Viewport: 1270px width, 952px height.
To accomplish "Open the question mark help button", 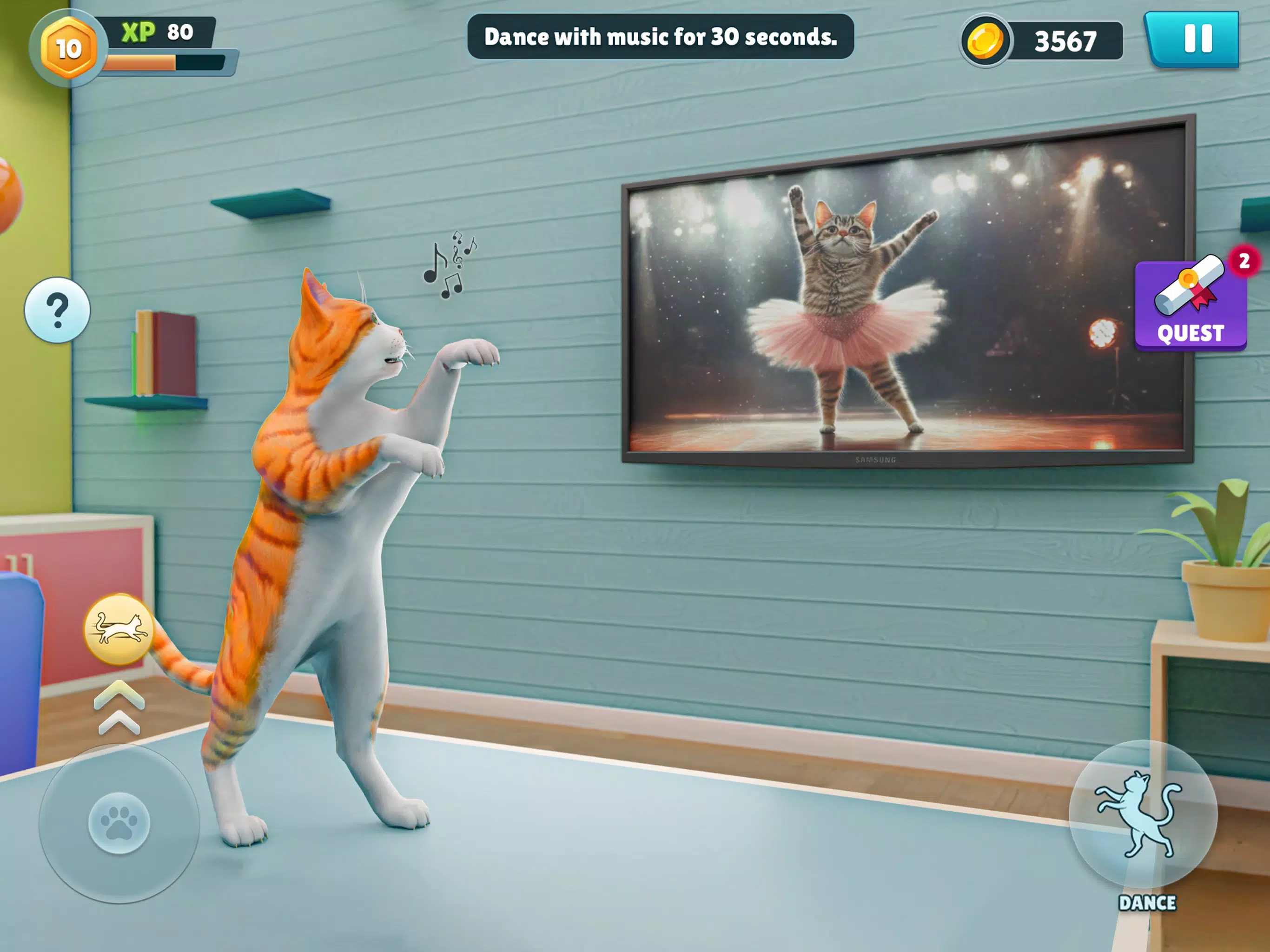I will tap(58, 311).
